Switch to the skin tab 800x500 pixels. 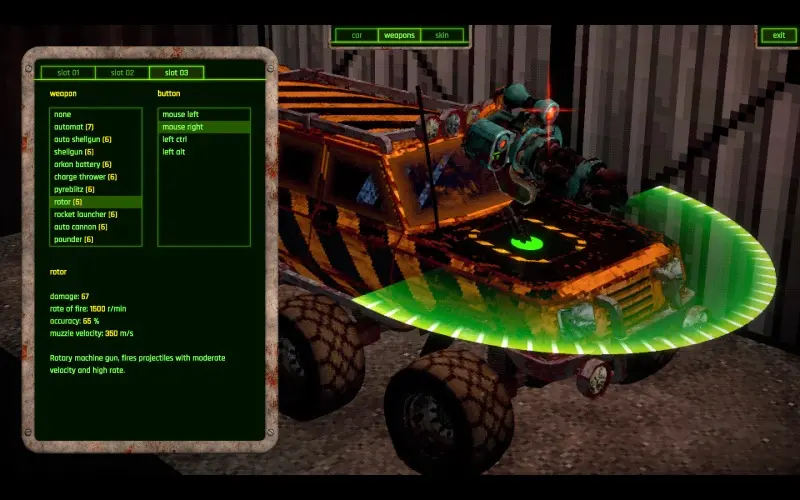click(442, 36)
